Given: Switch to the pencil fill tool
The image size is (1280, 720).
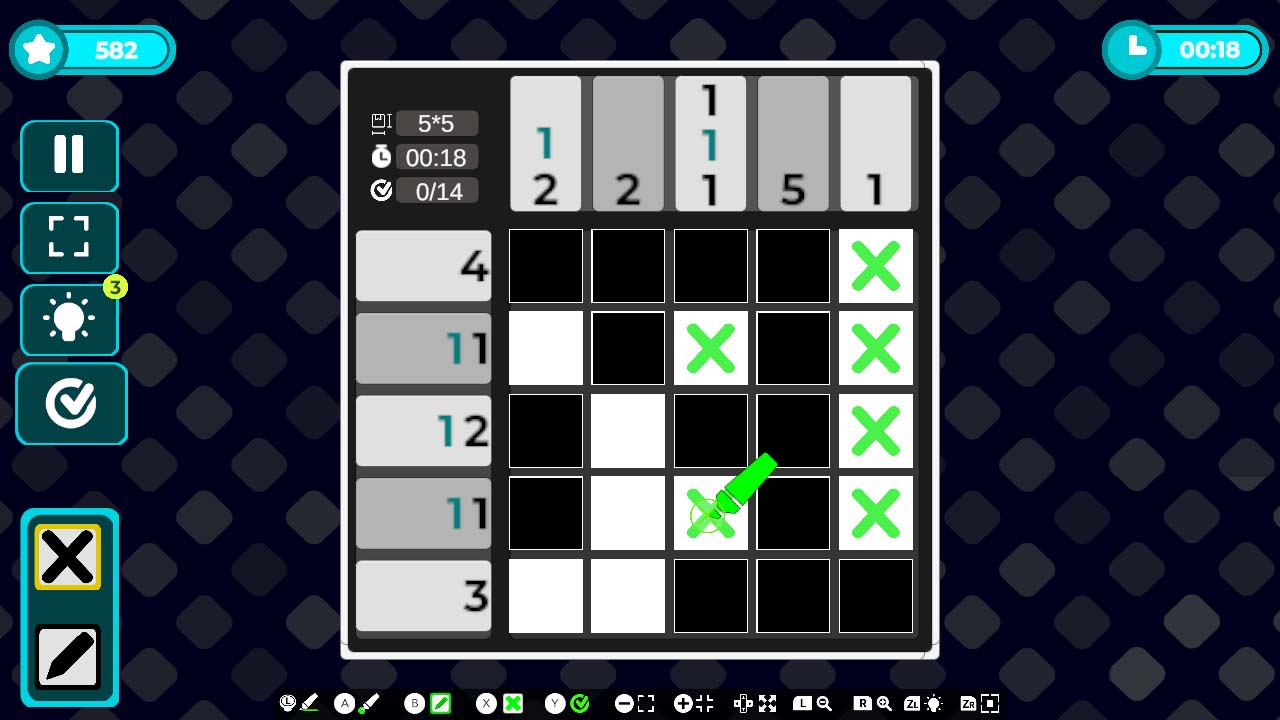Looking at the screenshot, I should tap(68, 656).
